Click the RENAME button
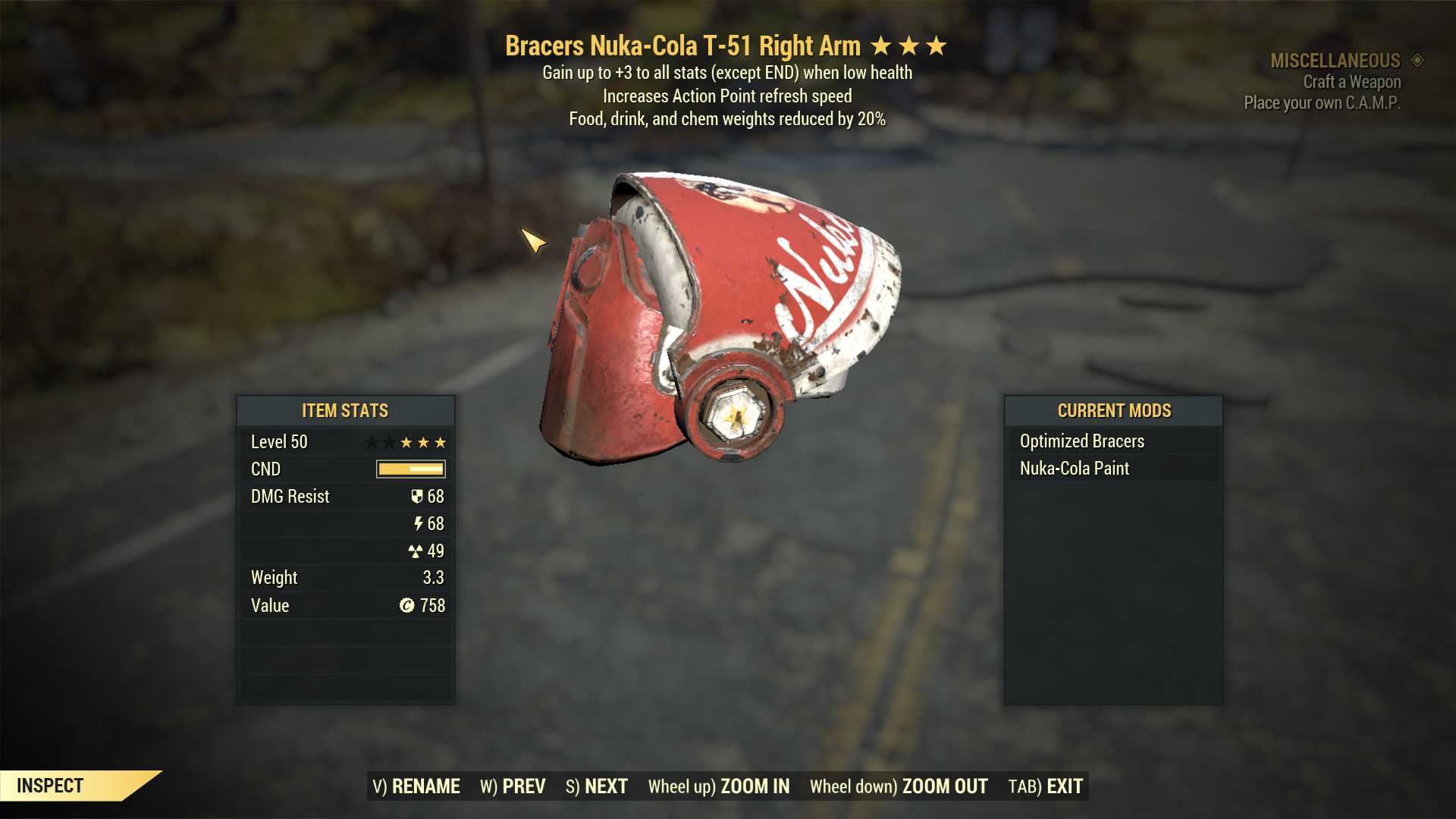1456x819 pixels. [416, 786]
